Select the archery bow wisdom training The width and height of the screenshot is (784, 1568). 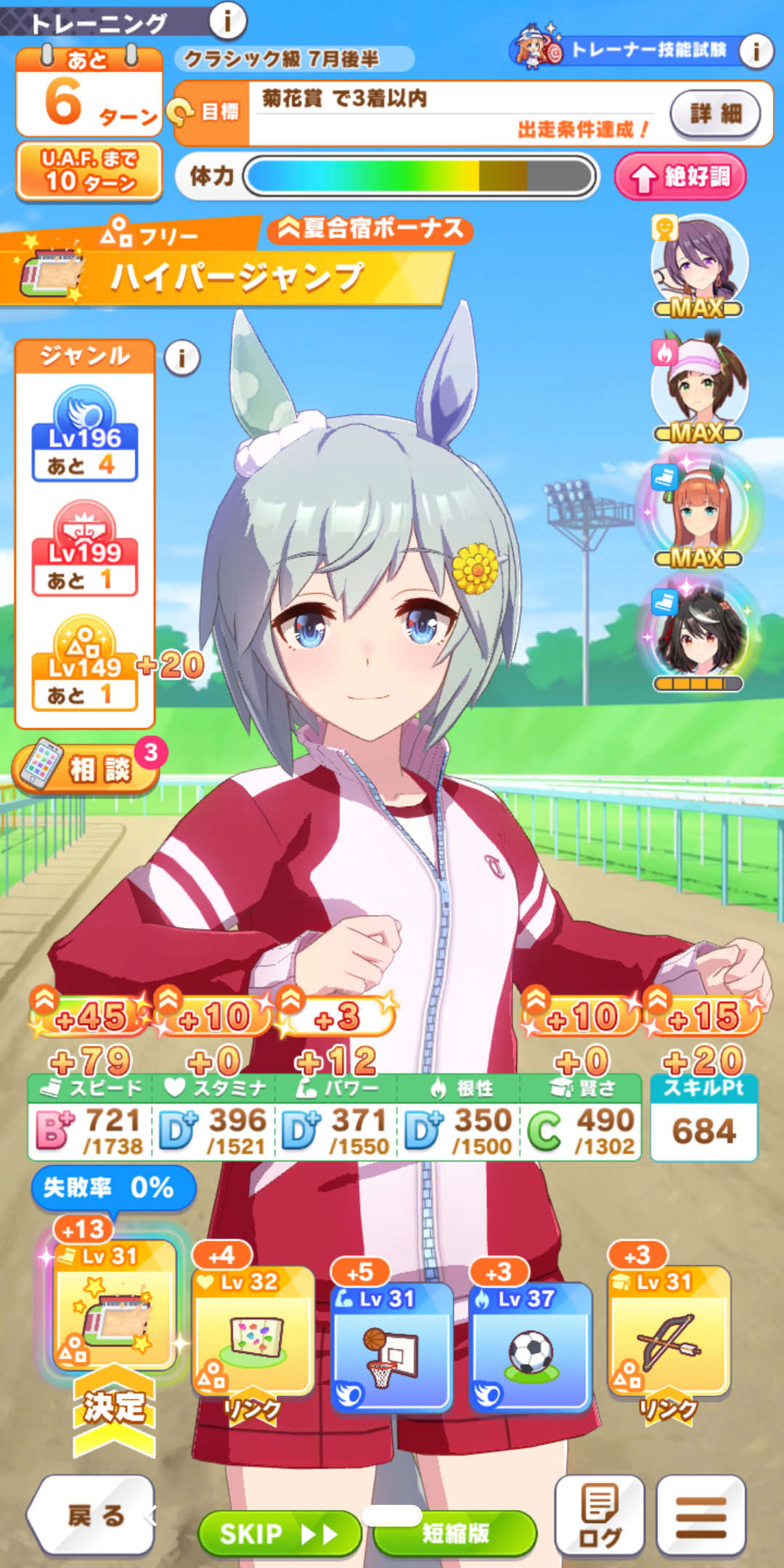pos(669,1332)
